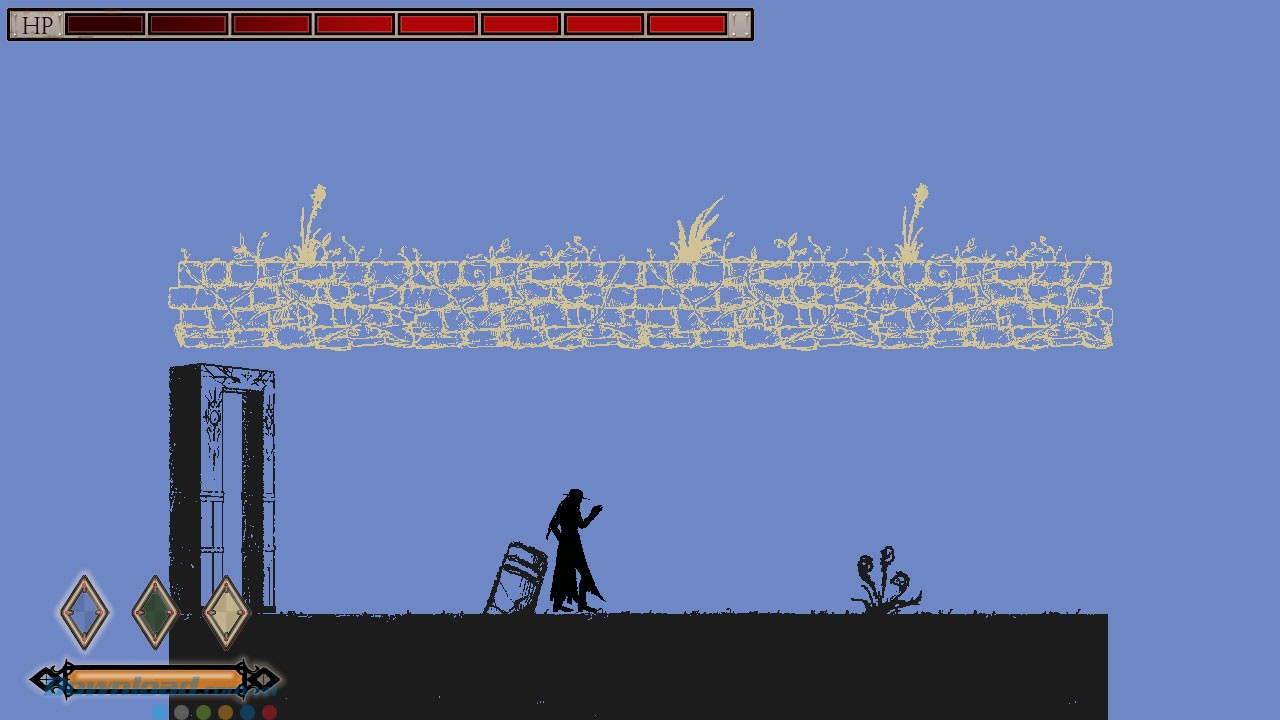Select the cream diamond ability icon
This screenshot has width=1280, height=720.
pyautogui.click(x=225, y=611)
